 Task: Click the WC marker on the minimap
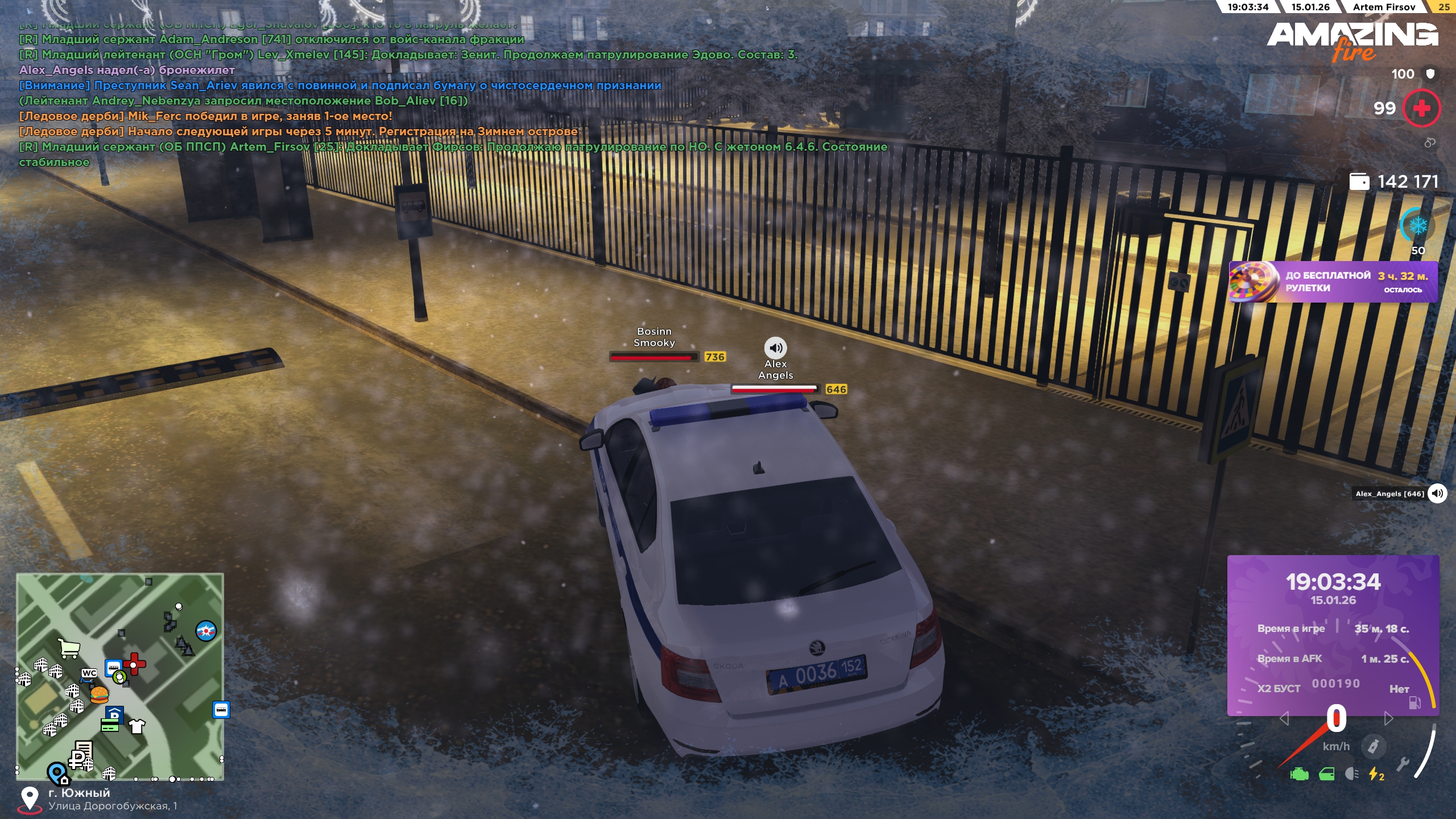[x=89, y=673]
